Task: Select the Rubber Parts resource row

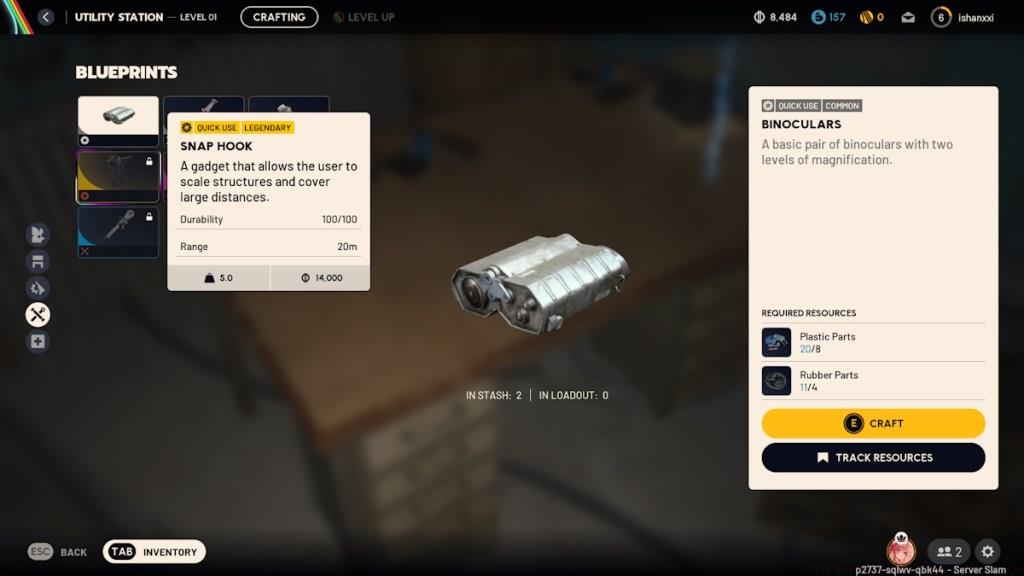Action: tap(873, 380)
